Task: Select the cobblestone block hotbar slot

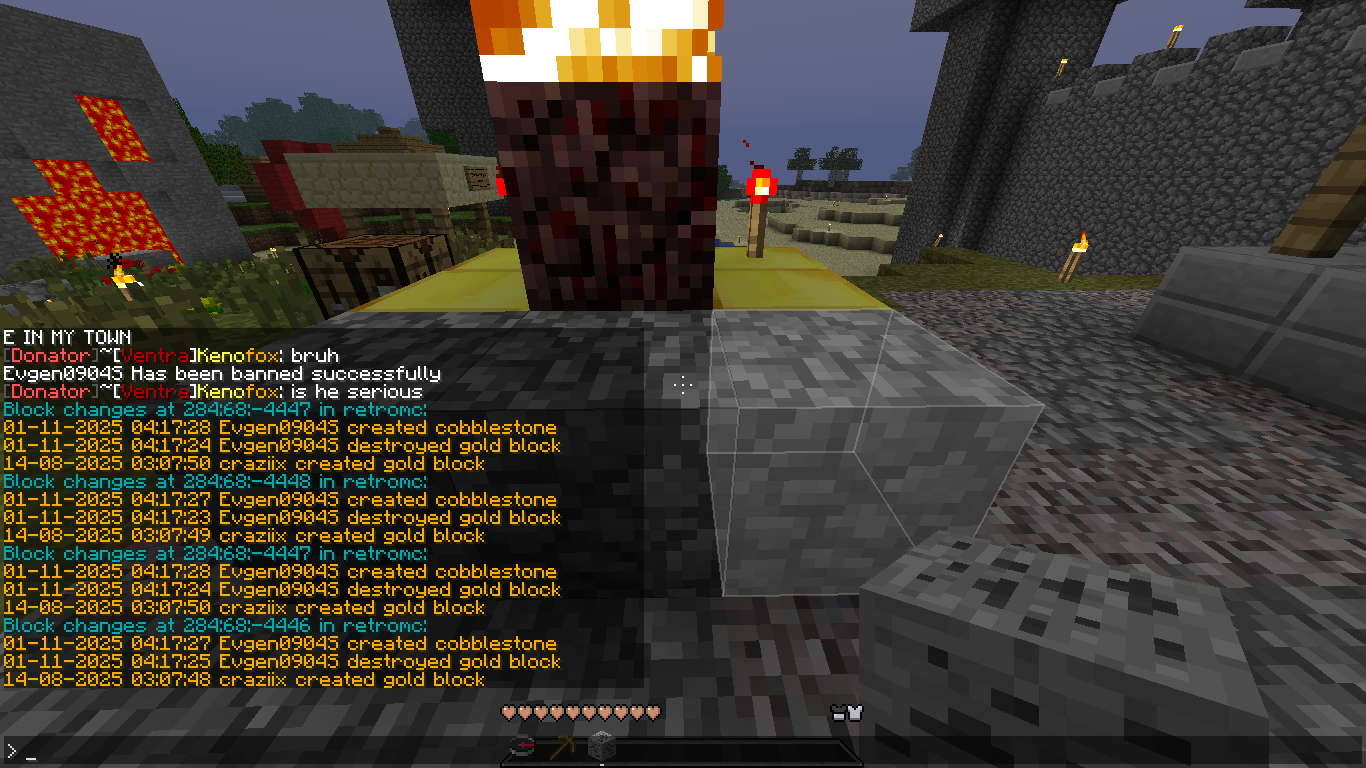Action: (601, 747)
